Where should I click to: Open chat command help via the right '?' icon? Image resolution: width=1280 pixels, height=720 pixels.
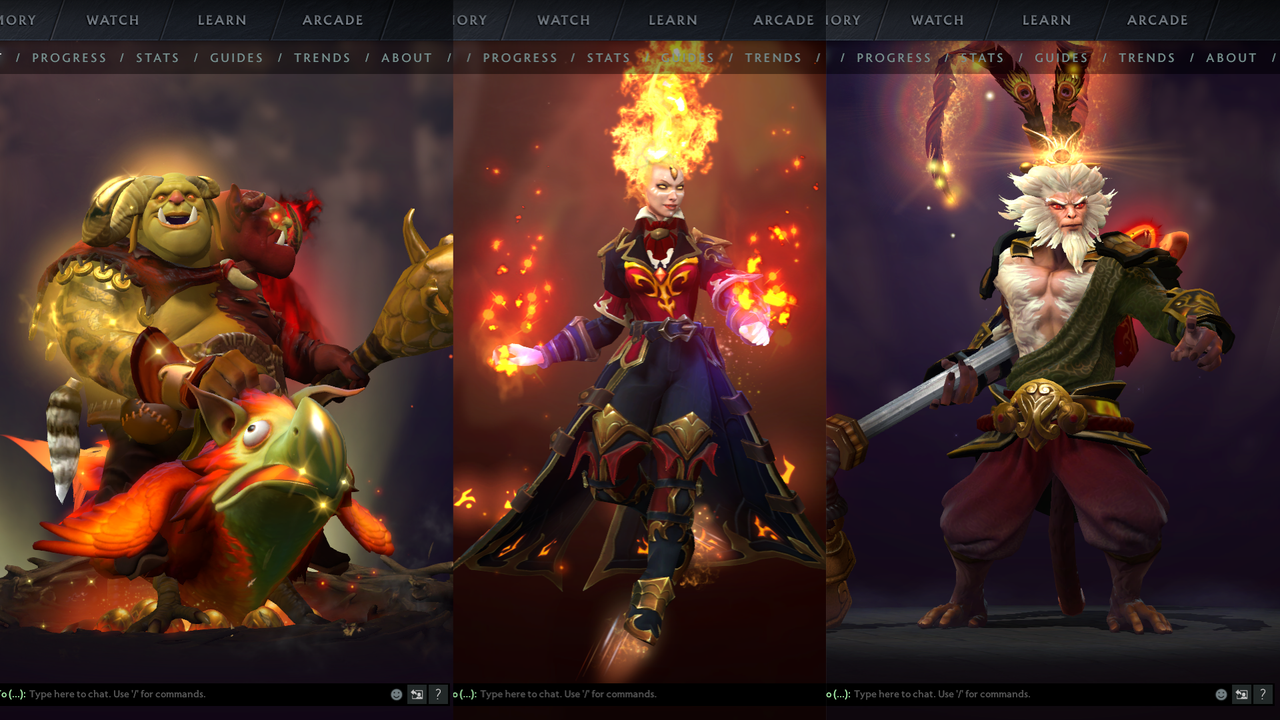coord(1262,694)
